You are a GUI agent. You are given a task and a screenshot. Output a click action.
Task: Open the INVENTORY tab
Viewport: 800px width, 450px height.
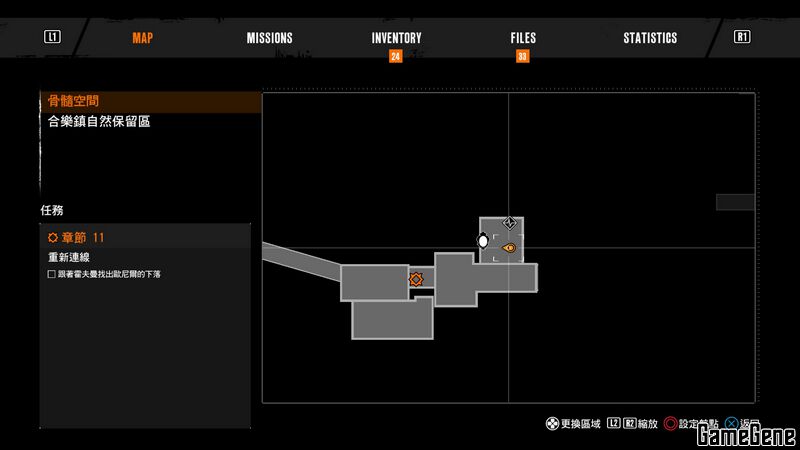point(396,38)
